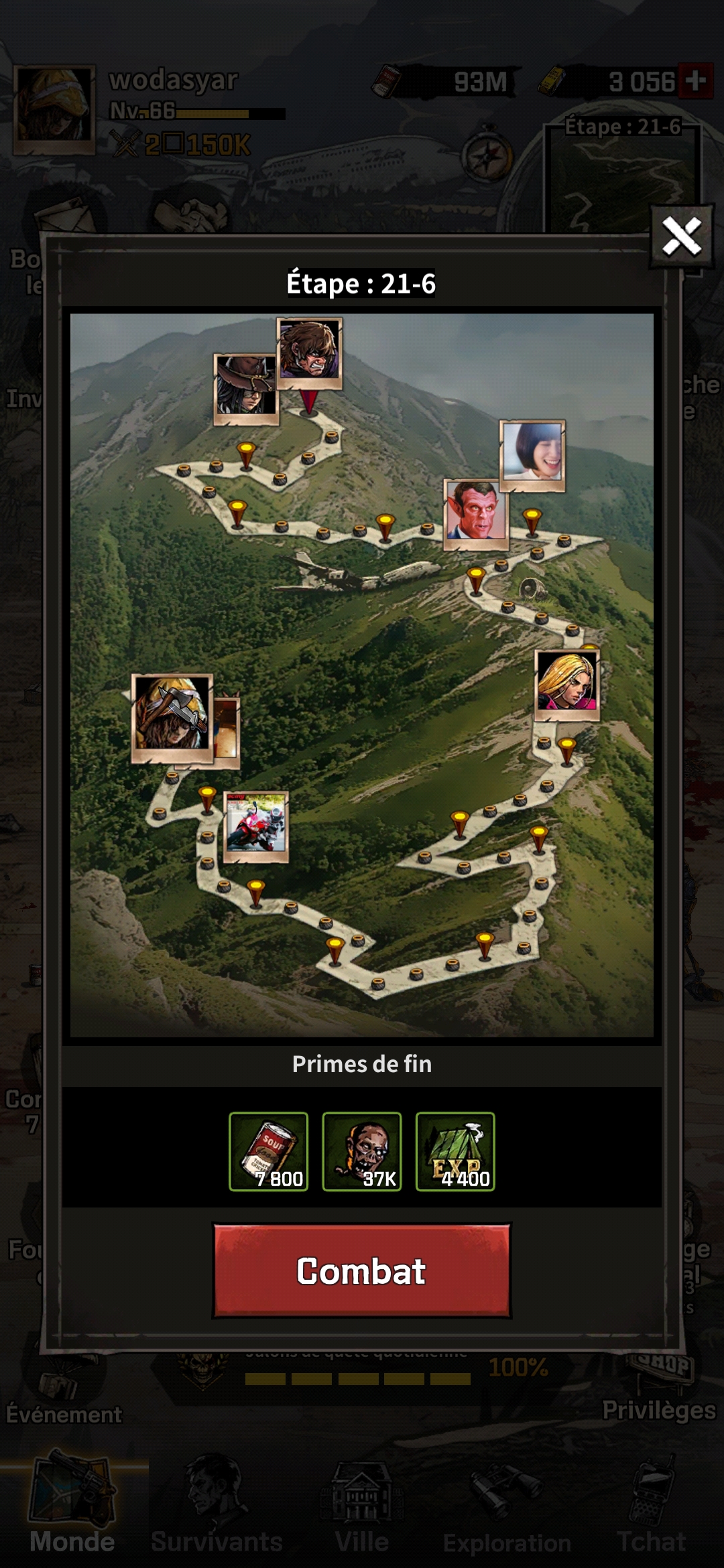
Task: Open the wodasyar player profile avatar
Action: coord(54,110)
